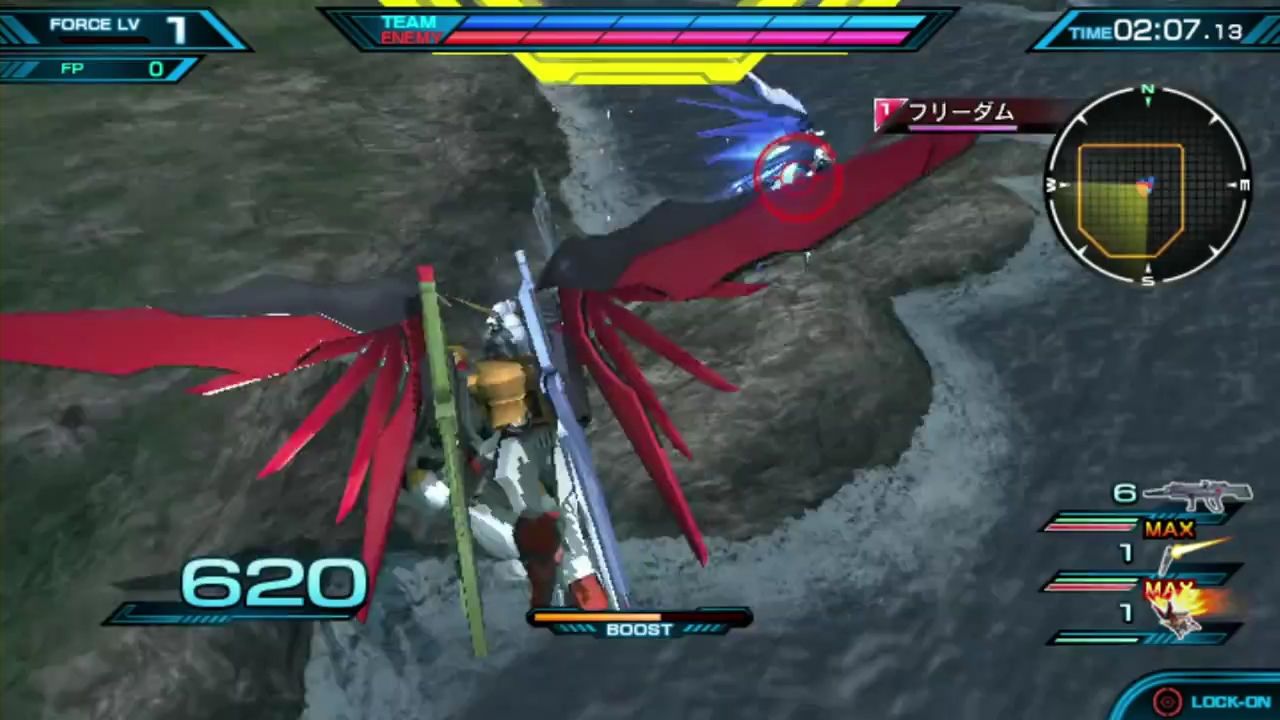Image resolution: width=1280 pixels, height=720 pixels.
Task: Expand the フリーダム enemy nameplate
Action: (960, 113)
